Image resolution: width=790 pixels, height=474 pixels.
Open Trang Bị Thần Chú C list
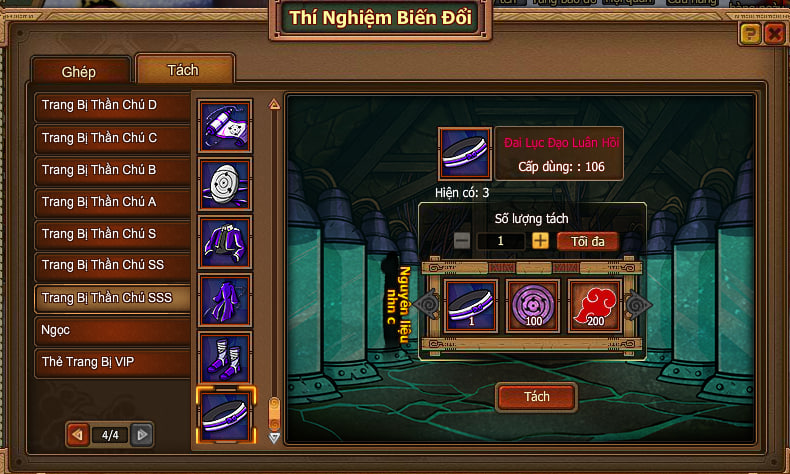pos(110,137)
